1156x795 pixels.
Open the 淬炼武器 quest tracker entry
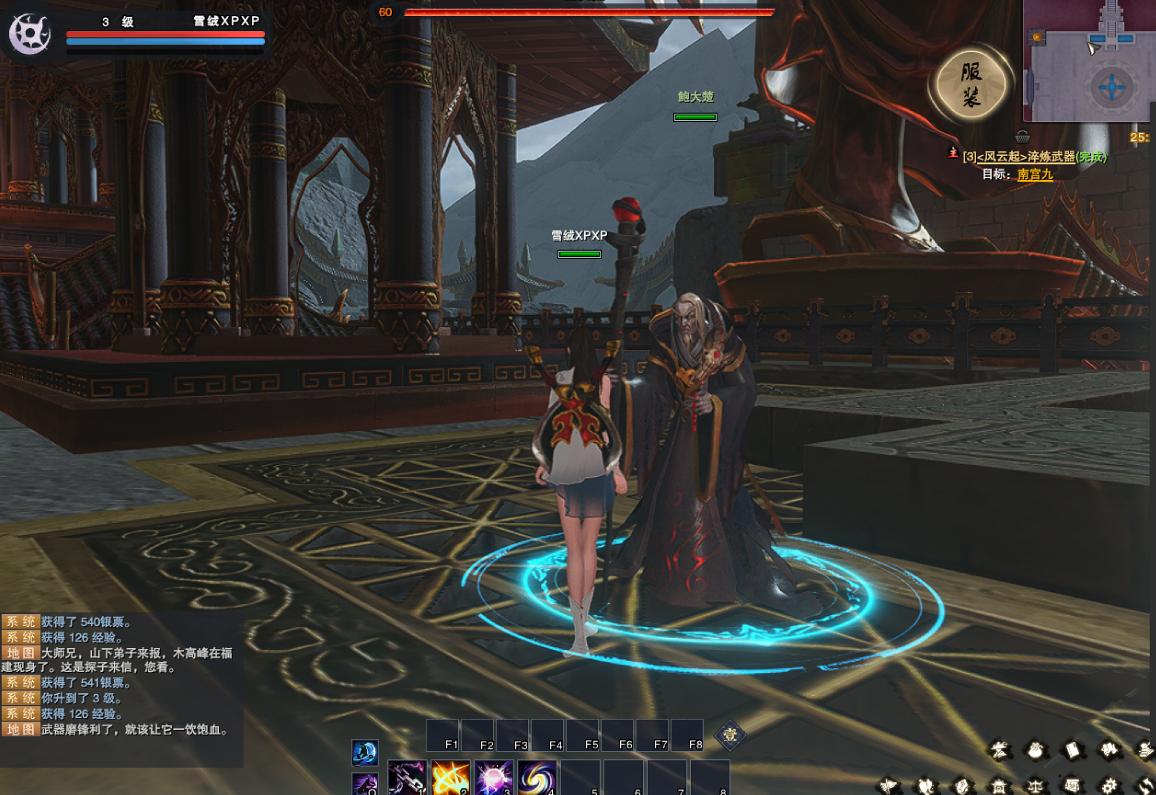pos(1034,157)
